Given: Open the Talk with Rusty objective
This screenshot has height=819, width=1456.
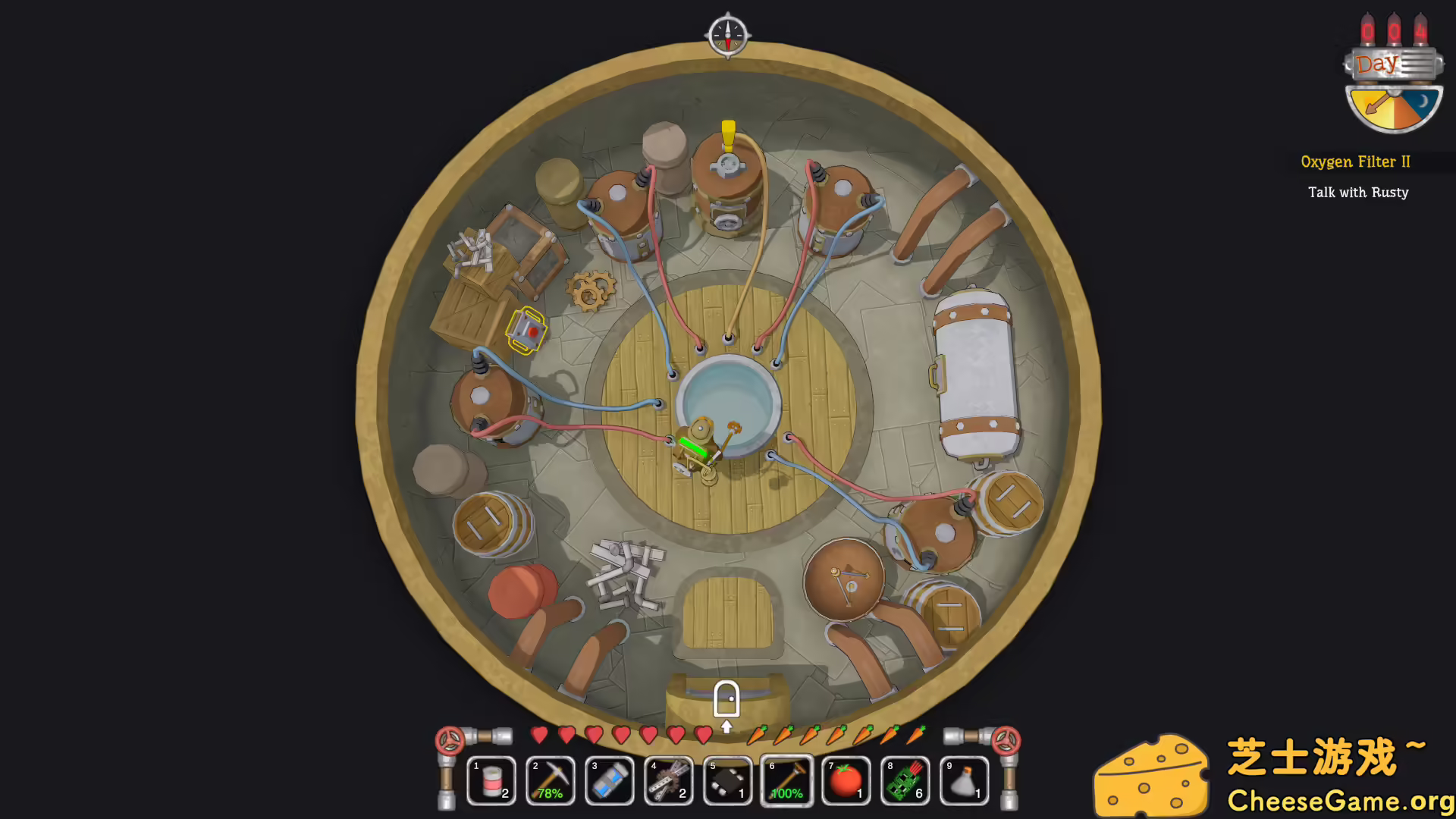Looking at the screenshot, I should pyautogui.click(x=1357, y=192).
